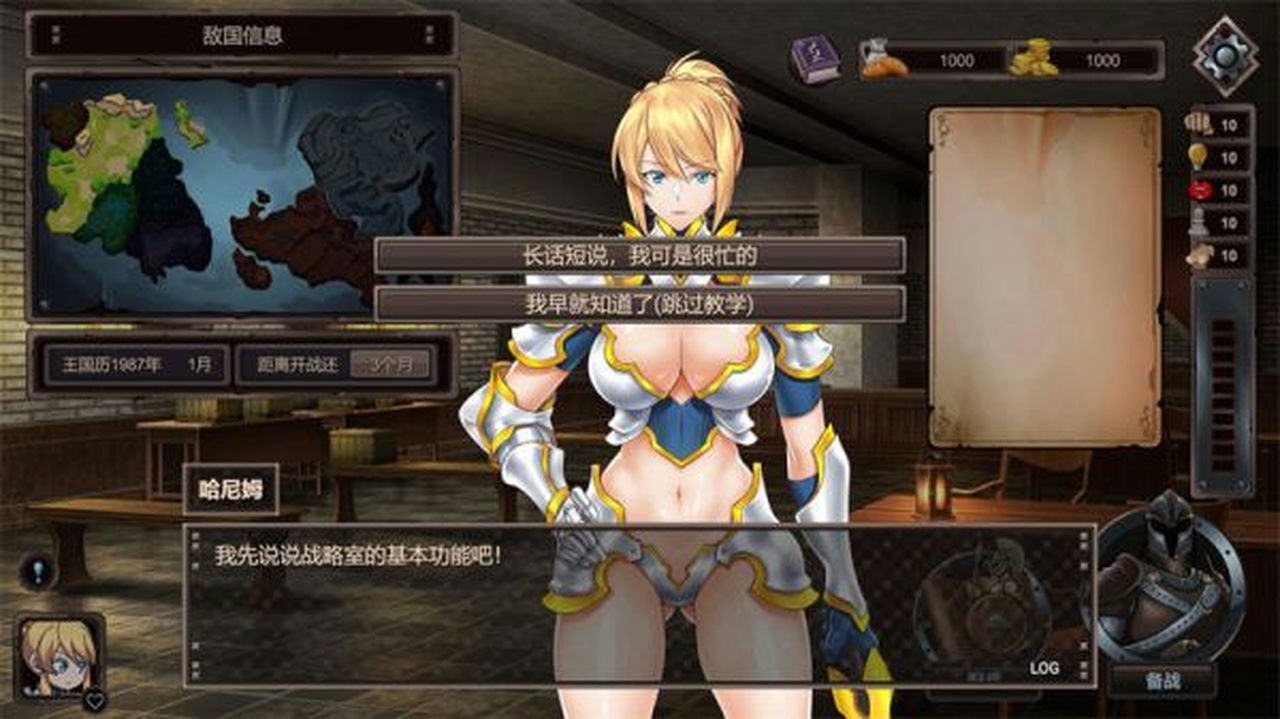Click the 备战 battle preparation button
This screenshot has height=719, width=1280.
1162,681
